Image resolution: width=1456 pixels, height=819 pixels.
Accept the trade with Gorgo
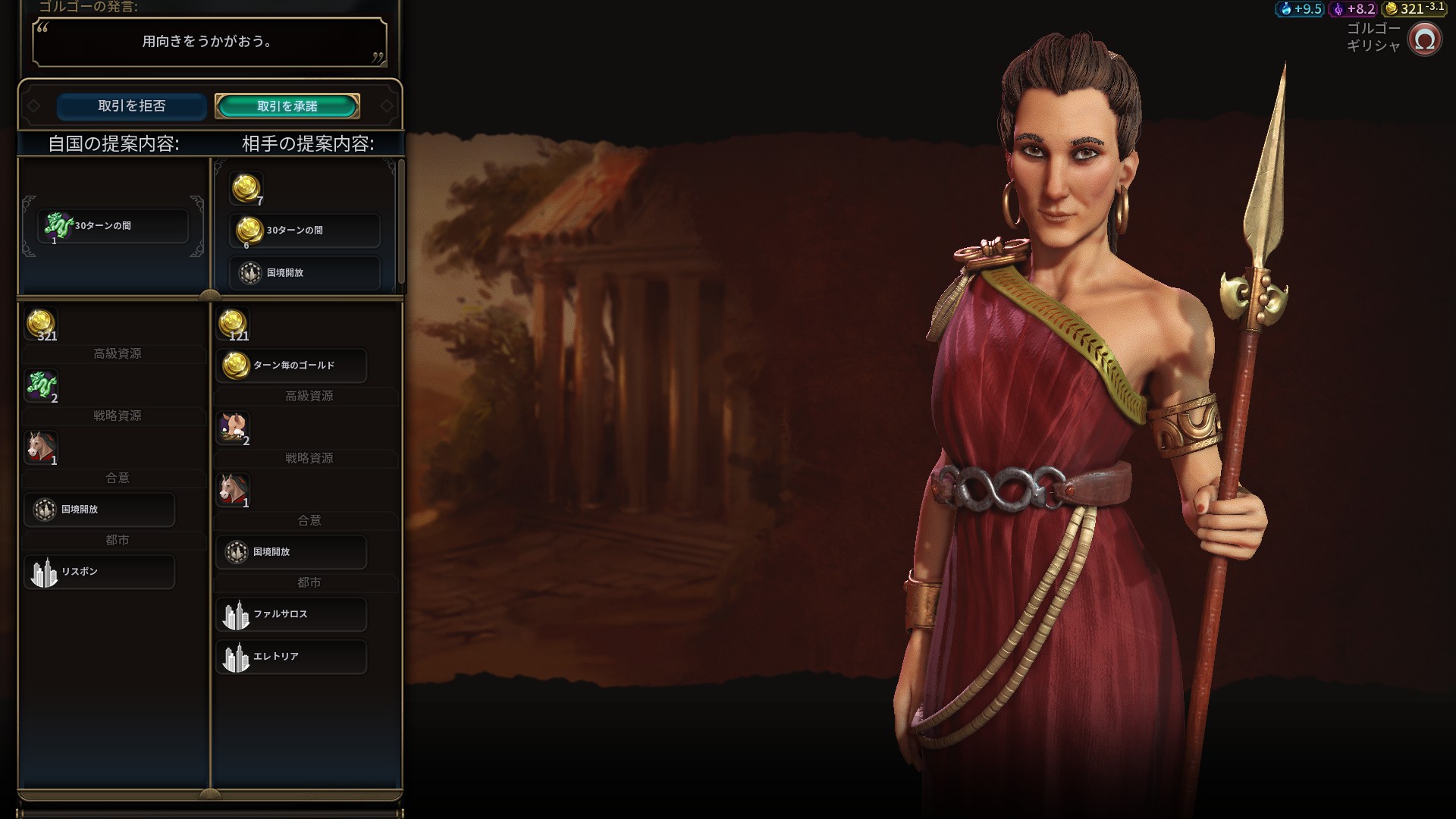(287, 106)
